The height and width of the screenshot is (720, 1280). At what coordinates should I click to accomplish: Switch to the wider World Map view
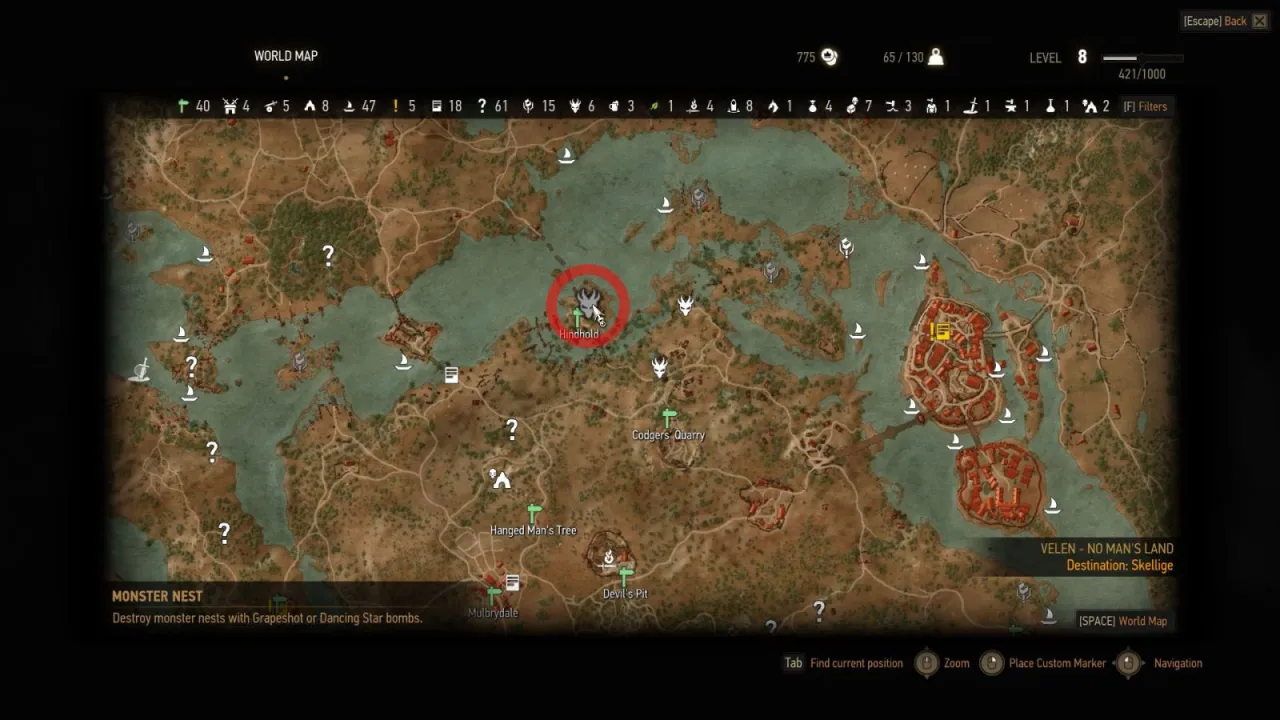point(1122,621)
